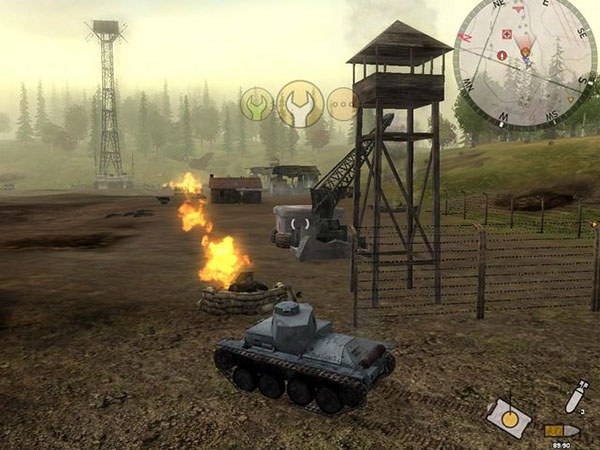The image size is (600, 450).
Task: Open the three-dots options icon
Action: tap(342, 104)
